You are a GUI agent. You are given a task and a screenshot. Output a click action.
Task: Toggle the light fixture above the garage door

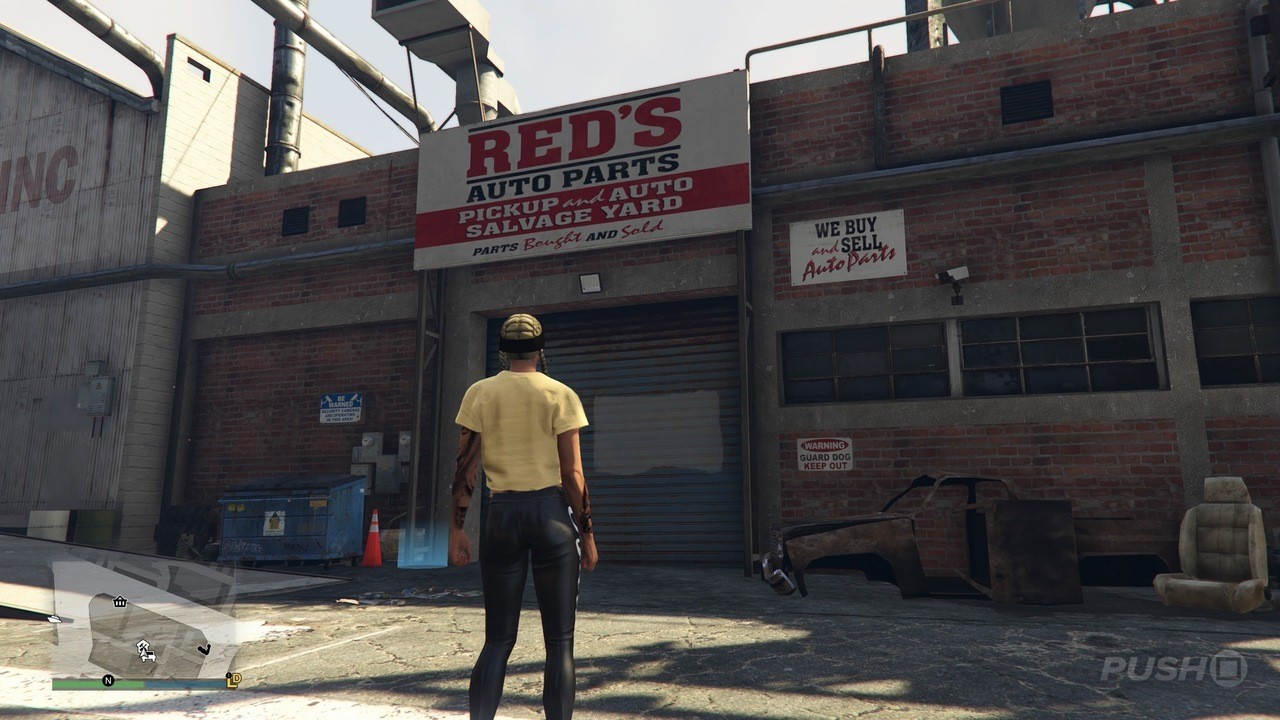pos(588,281)
